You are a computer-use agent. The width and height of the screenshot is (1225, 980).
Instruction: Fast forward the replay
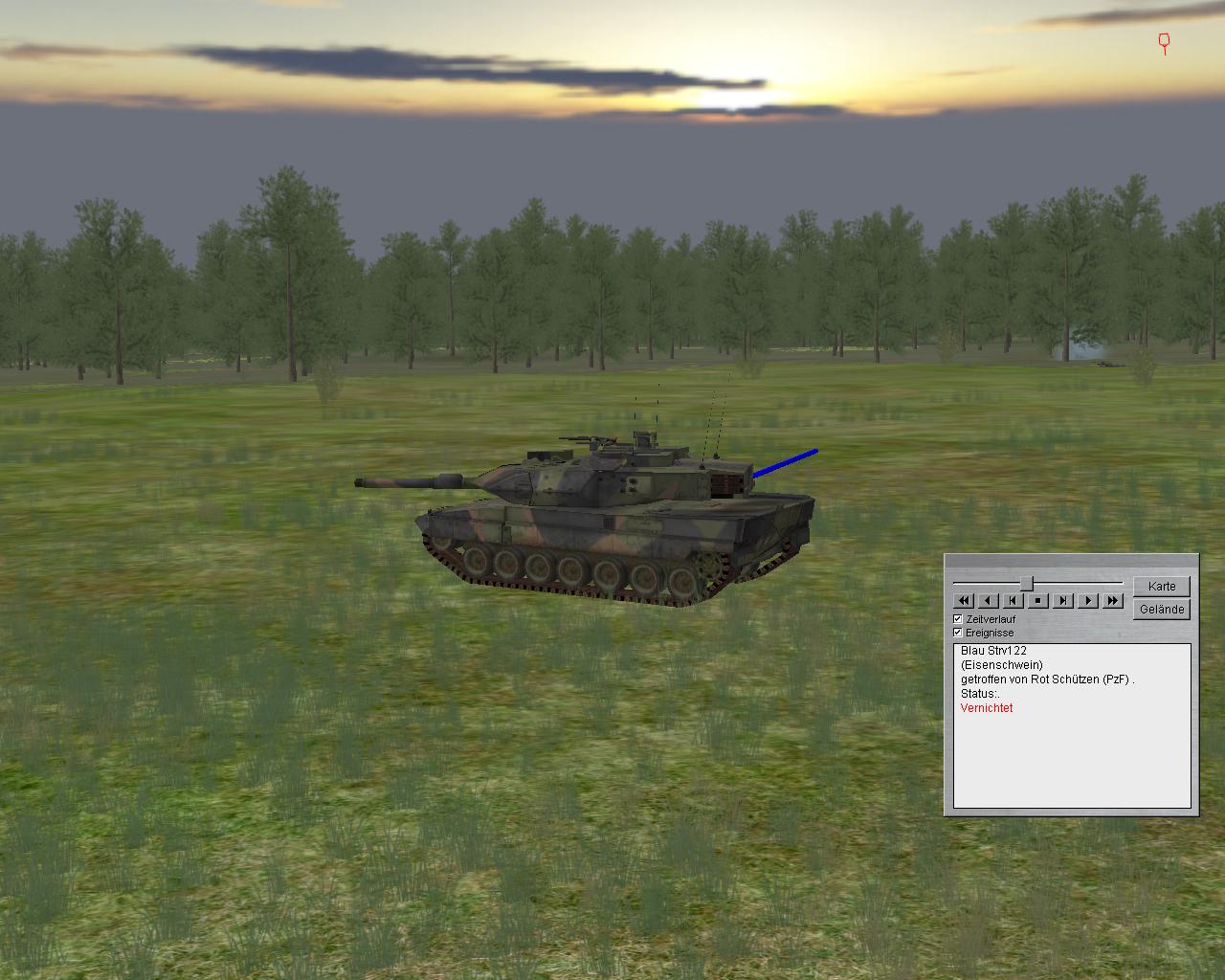1112,600
